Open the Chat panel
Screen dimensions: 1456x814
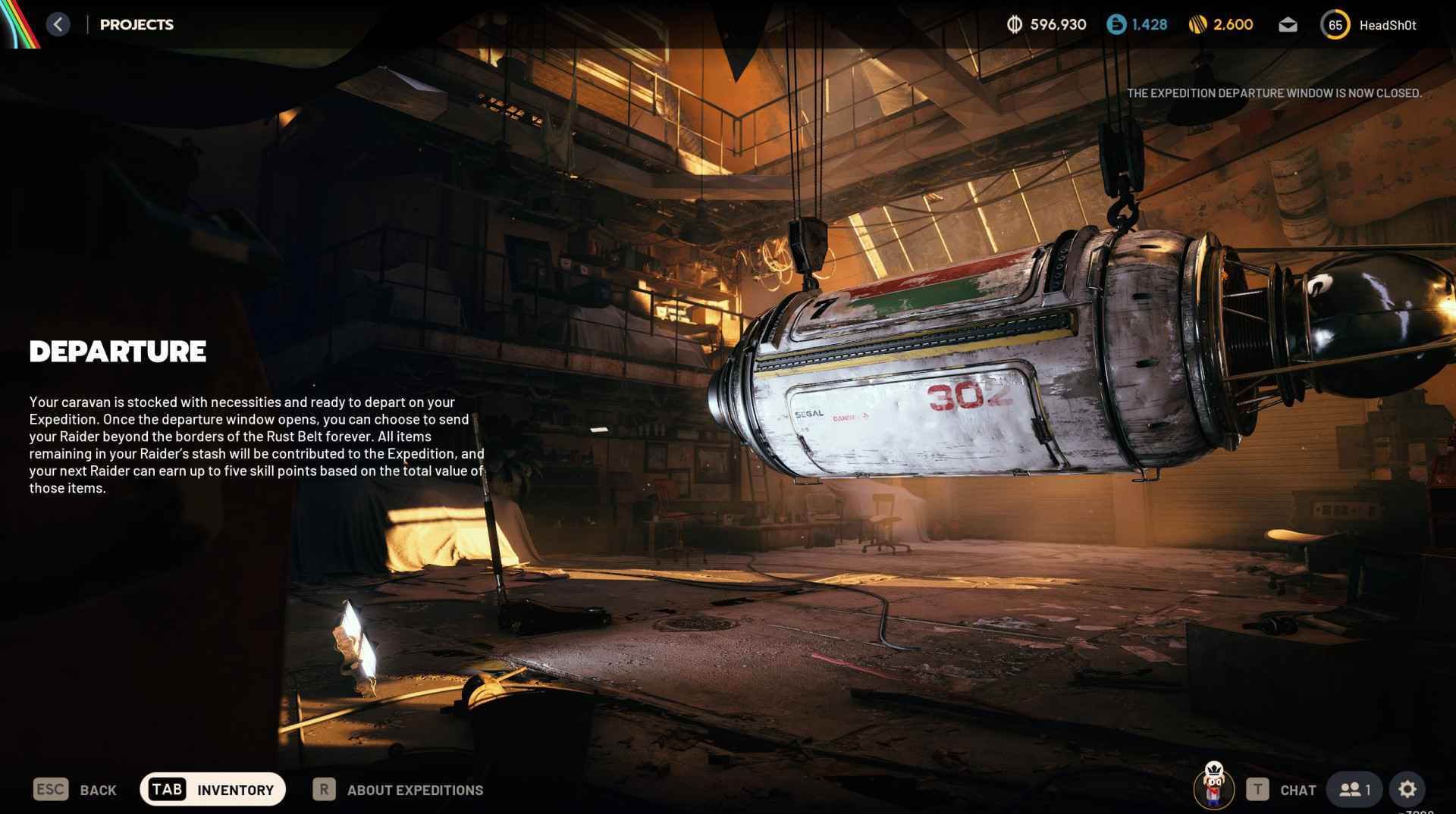pos(1282,790)
